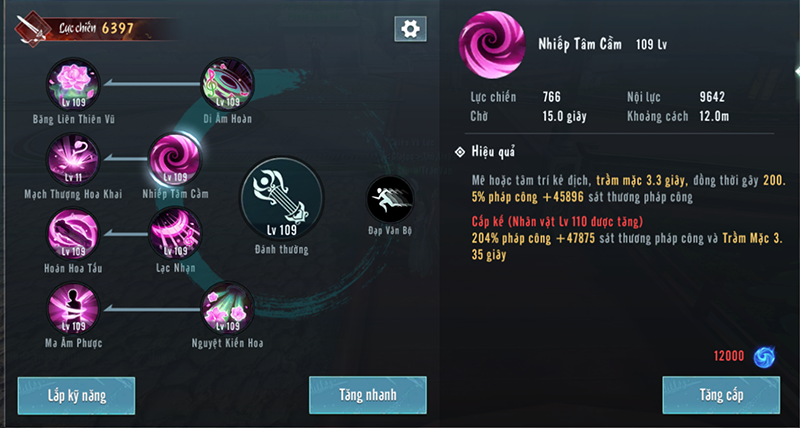This screenshot has width=800, height=428.
Task: Click the Lắp kỹ năng button
Action: (76, 395)
